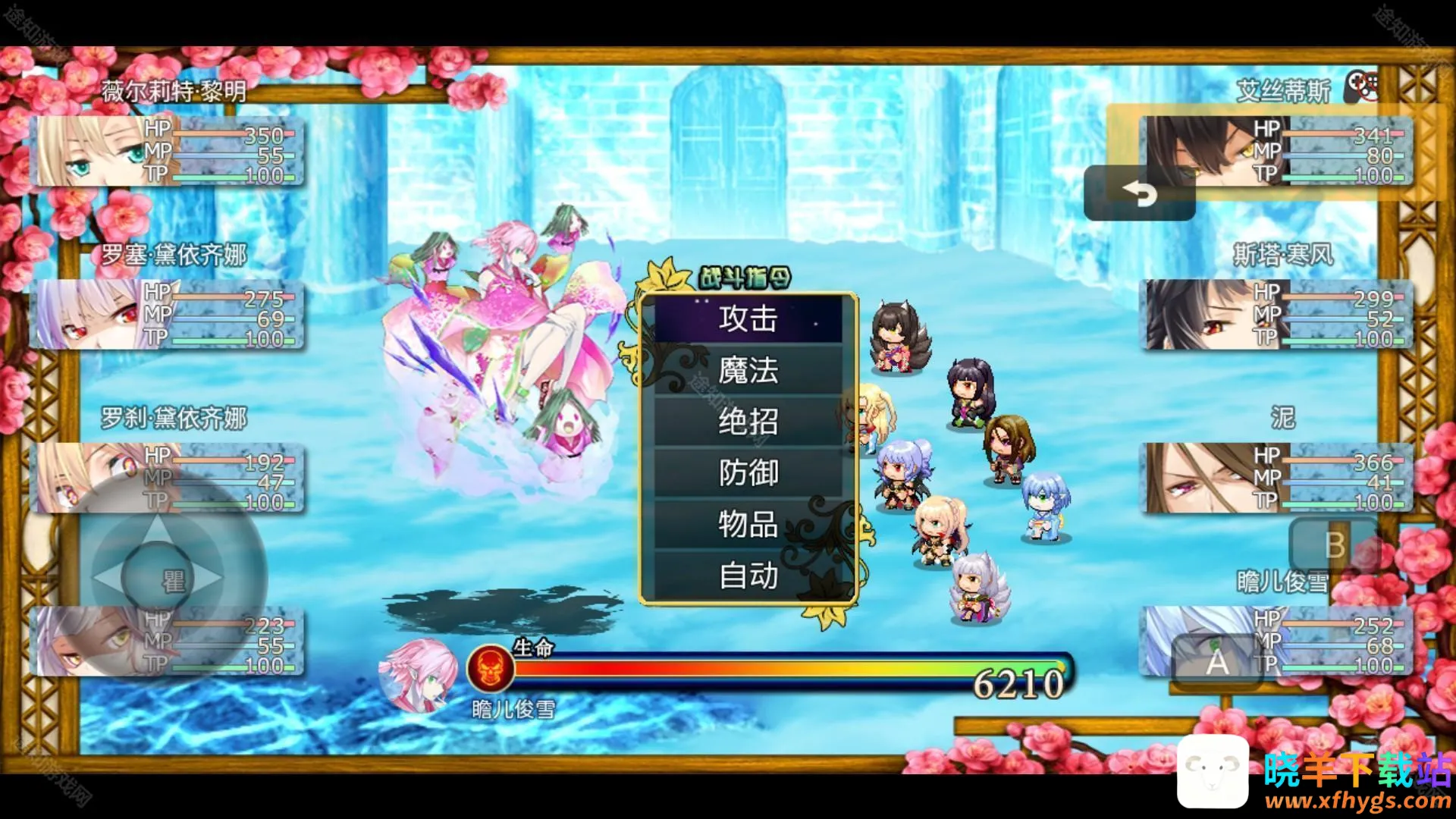Tap the virtual A button
The width and height of the screenshot is (1456, 819).
[x=1216, y=661]
